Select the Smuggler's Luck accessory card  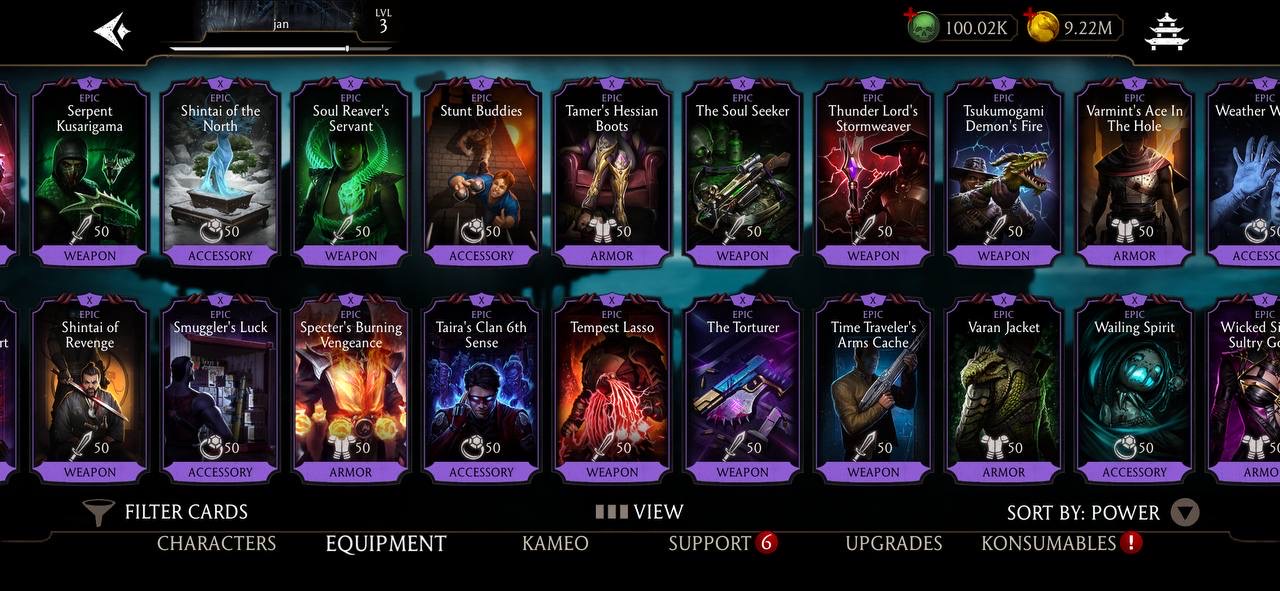coord(220,390)
